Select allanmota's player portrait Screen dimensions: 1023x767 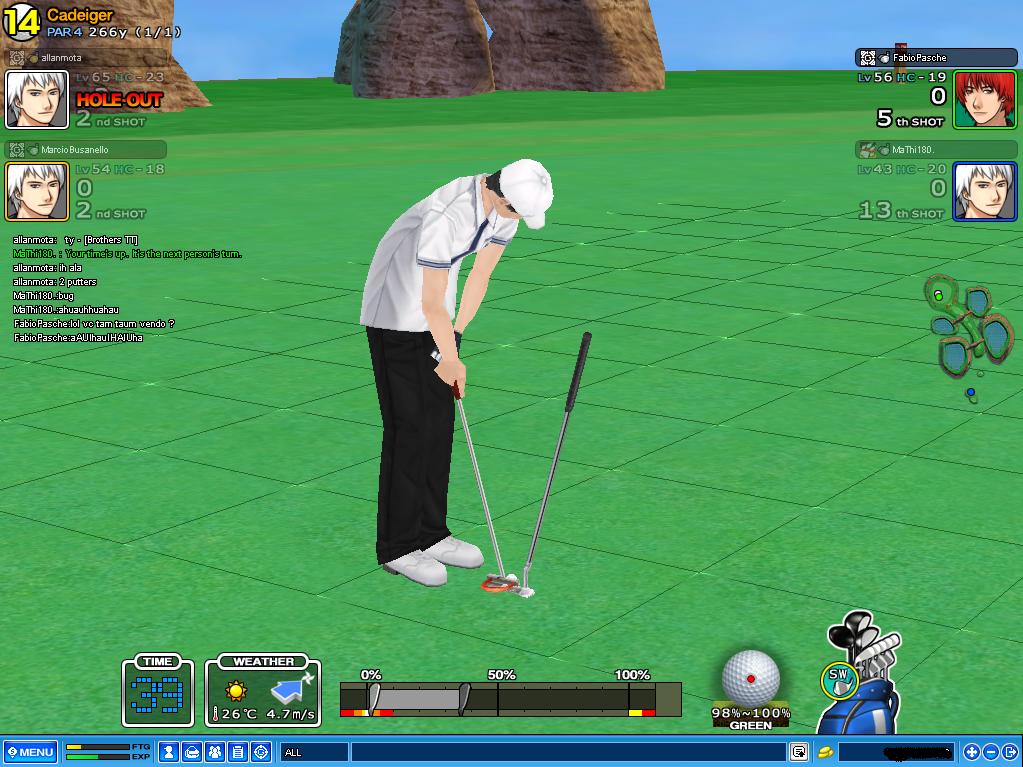point(37,100)
